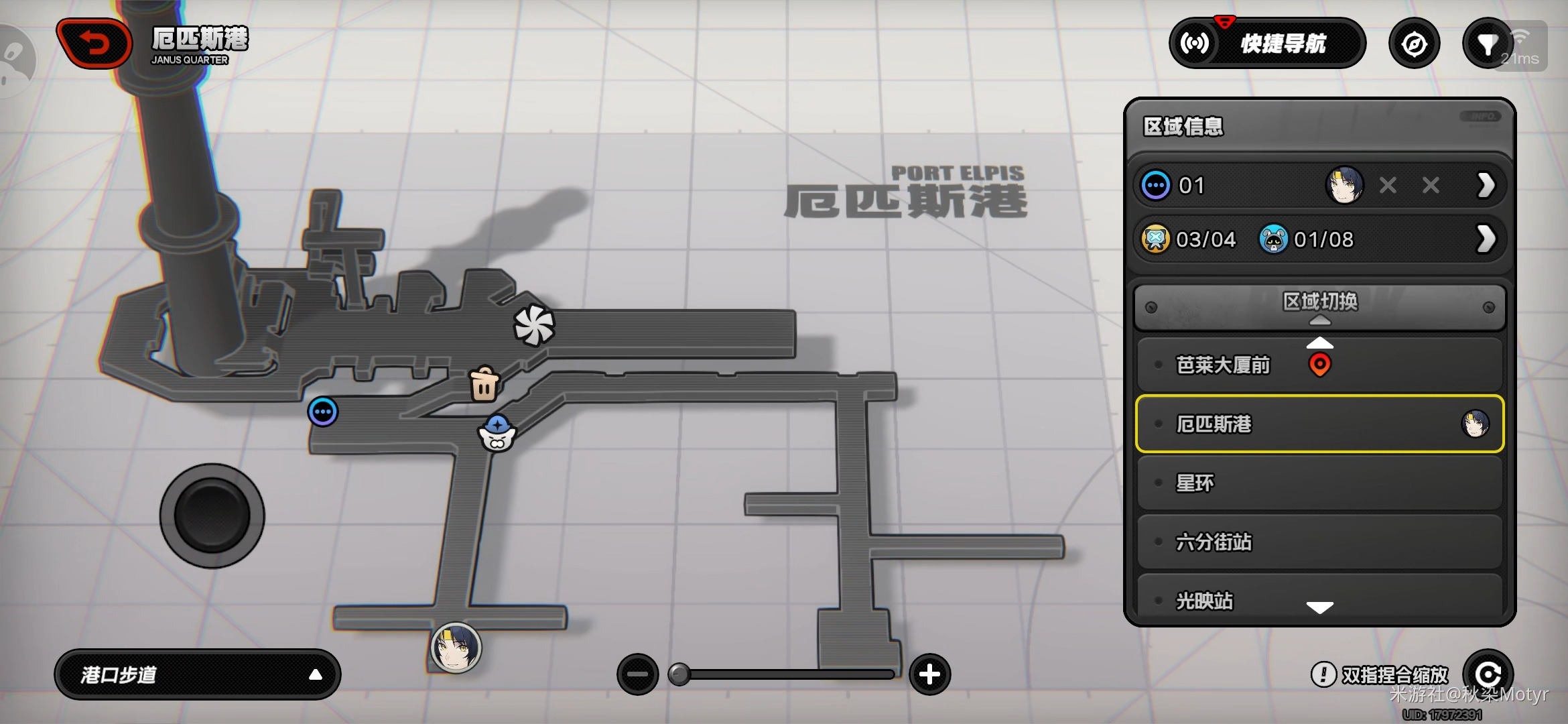Screen dimensions: 1568x724
Task: Expand the 01 quest info row
Action: (x=1486, y=186)
